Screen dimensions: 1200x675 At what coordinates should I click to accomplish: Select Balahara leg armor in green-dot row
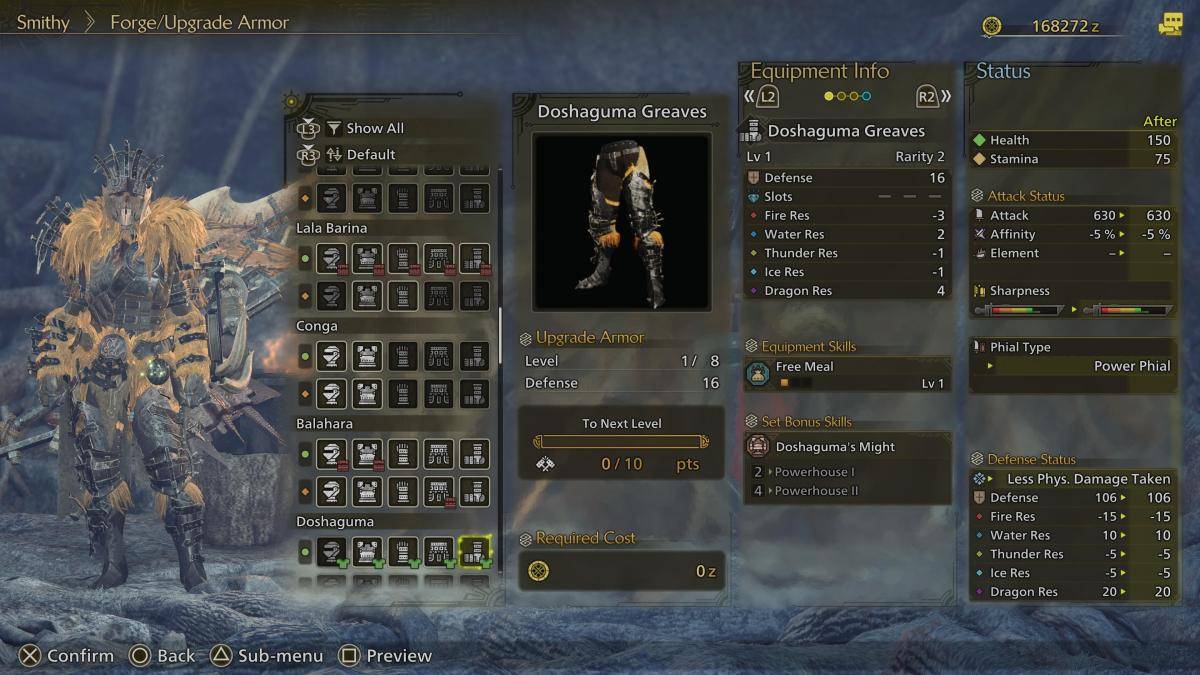point(474,454)
